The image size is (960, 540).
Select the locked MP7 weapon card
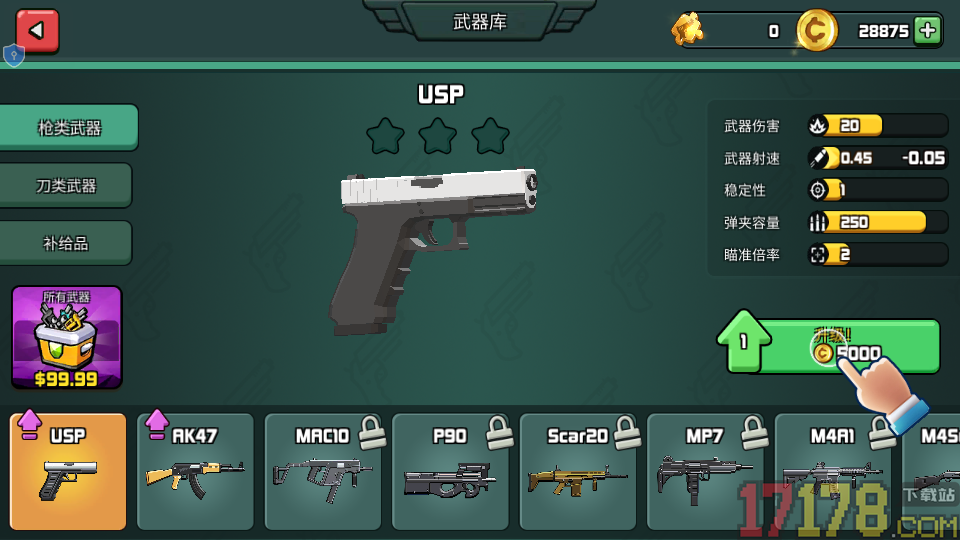pyautogui.click(x=705, y=472)
